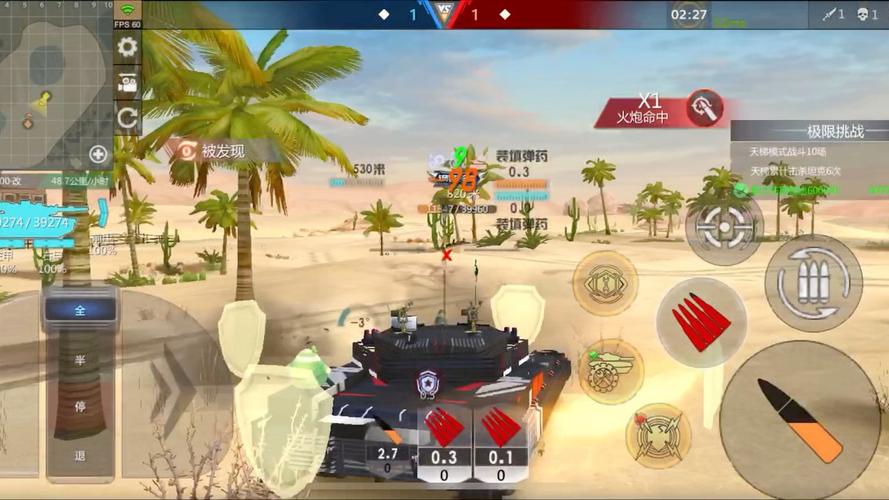Viewport: 889px width, 500px height.
Task: Select the 全 full-speed gear
Action: click(x=80, y=310)
